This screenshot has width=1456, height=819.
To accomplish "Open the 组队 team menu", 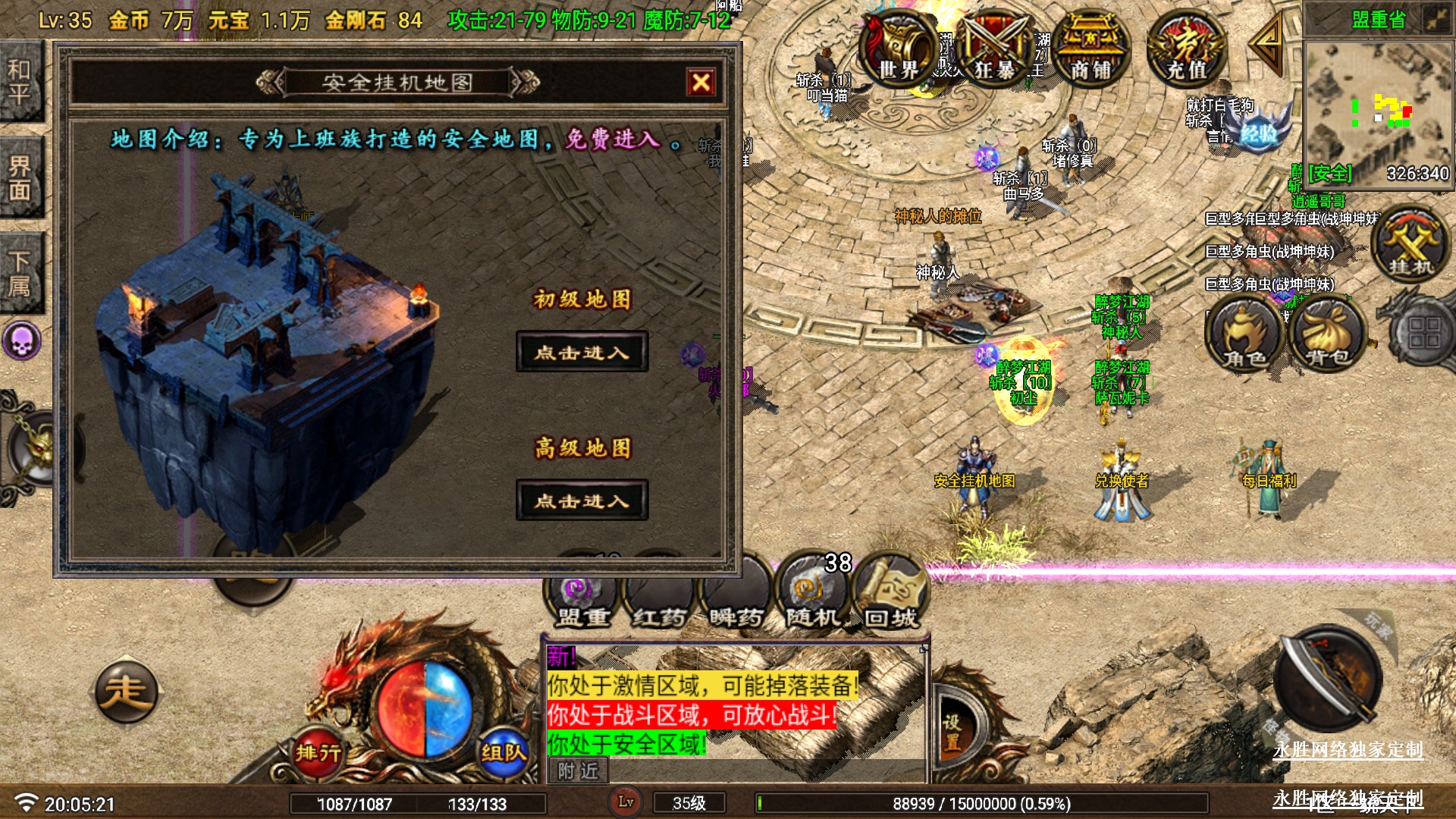I will tap(503, 752).
